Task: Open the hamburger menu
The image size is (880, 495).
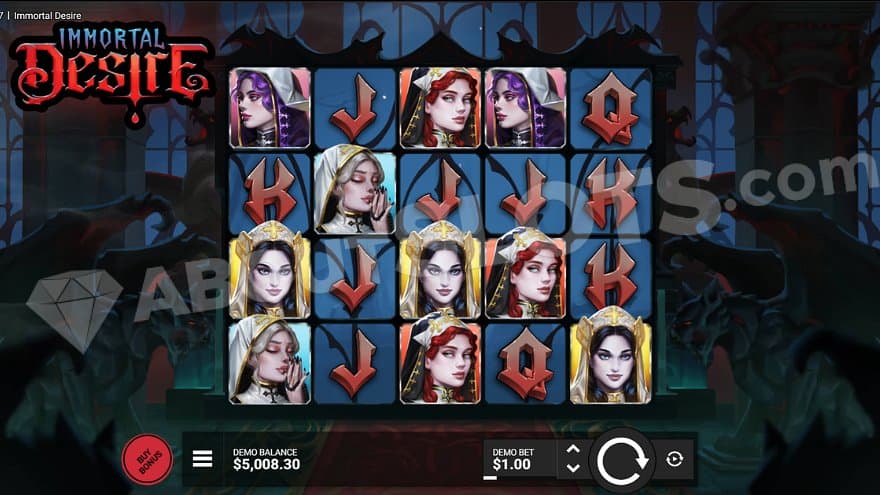Action: click(x=202, y=459)
